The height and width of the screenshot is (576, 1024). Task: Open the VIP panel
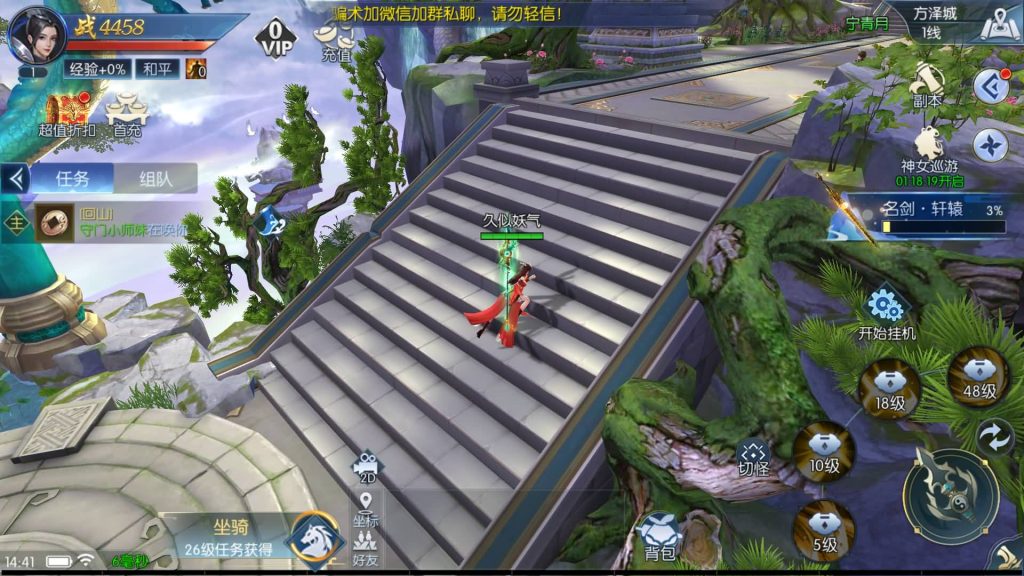point(276,40)
